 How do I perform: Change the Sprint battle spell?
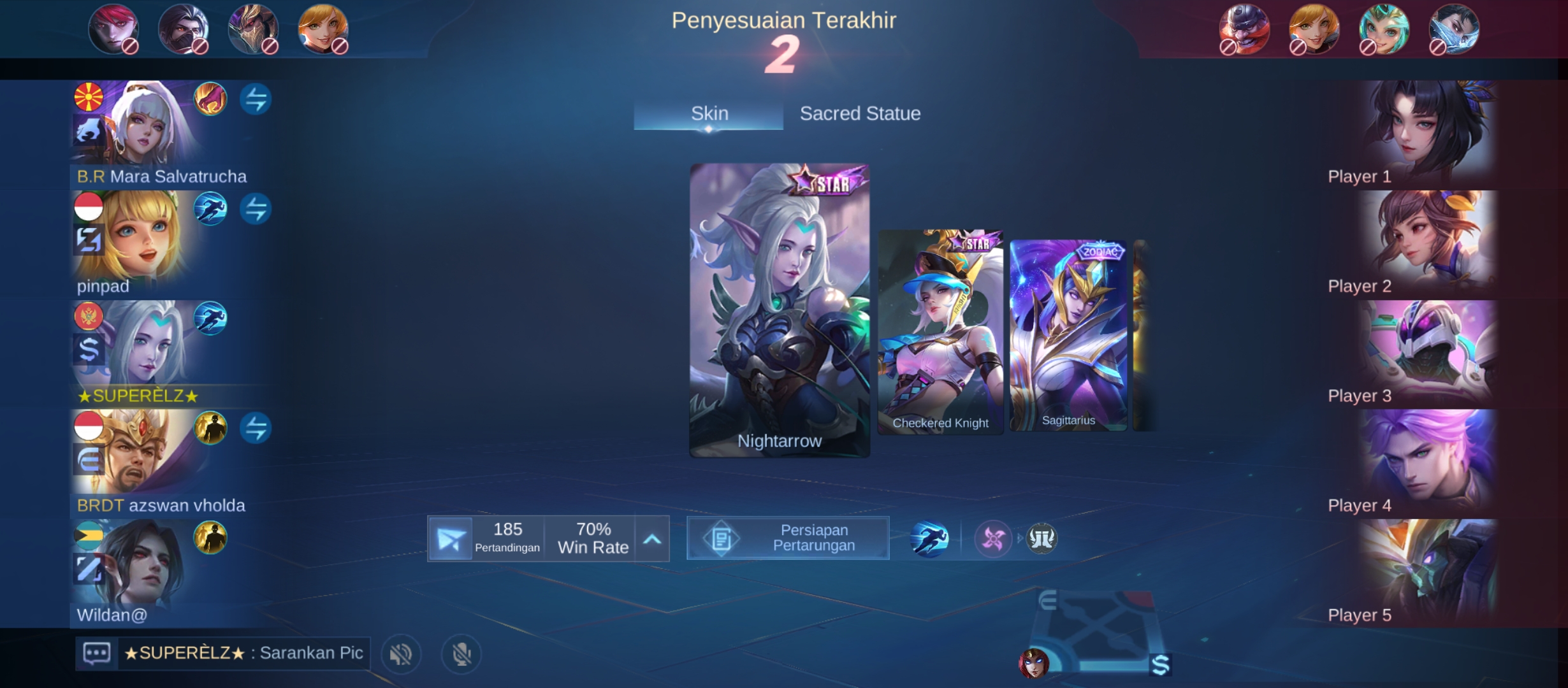pyautogui.click(x=929, y=539)
